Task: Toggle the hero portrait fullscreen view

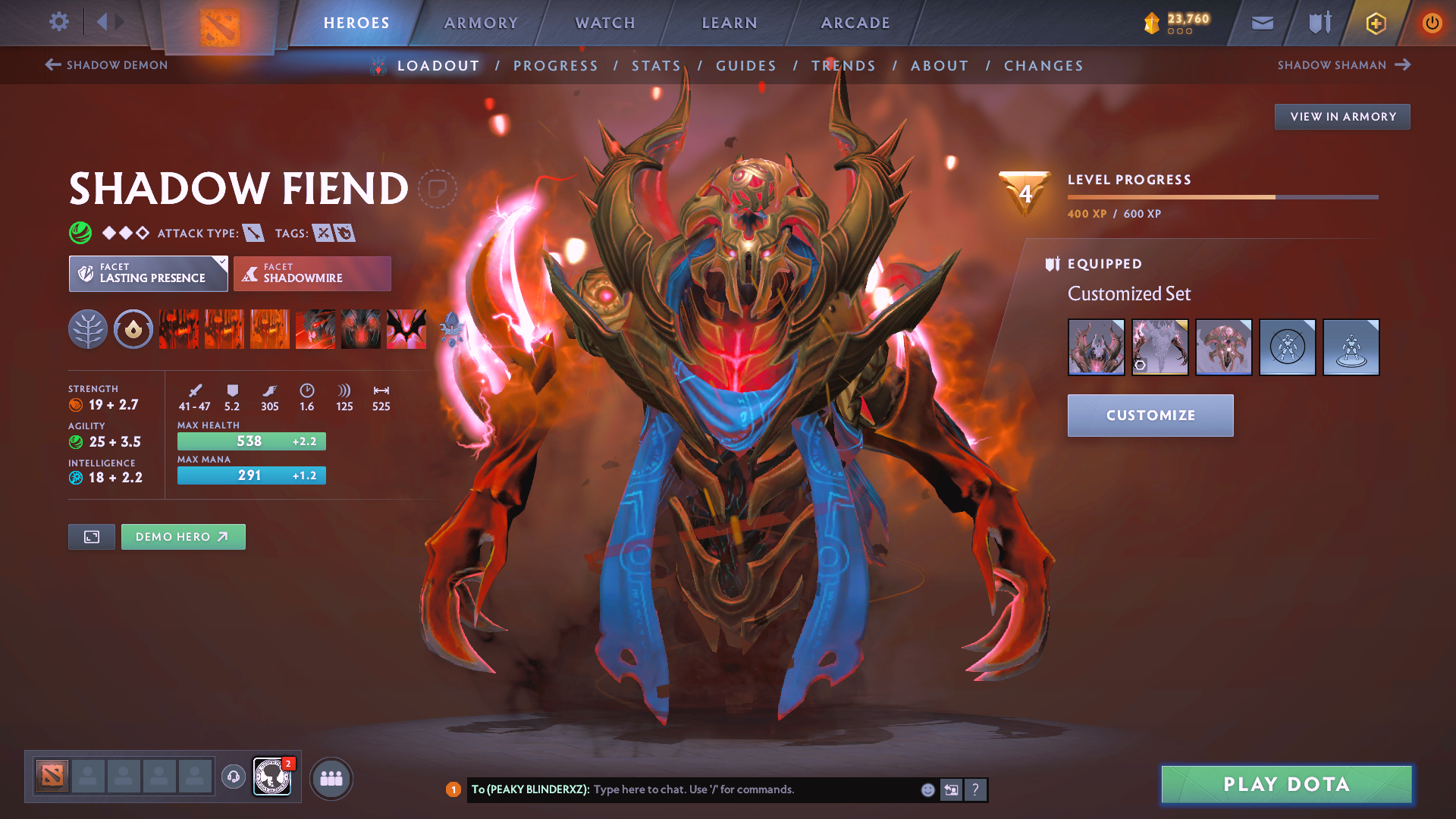Action: (x=91, y=536)
